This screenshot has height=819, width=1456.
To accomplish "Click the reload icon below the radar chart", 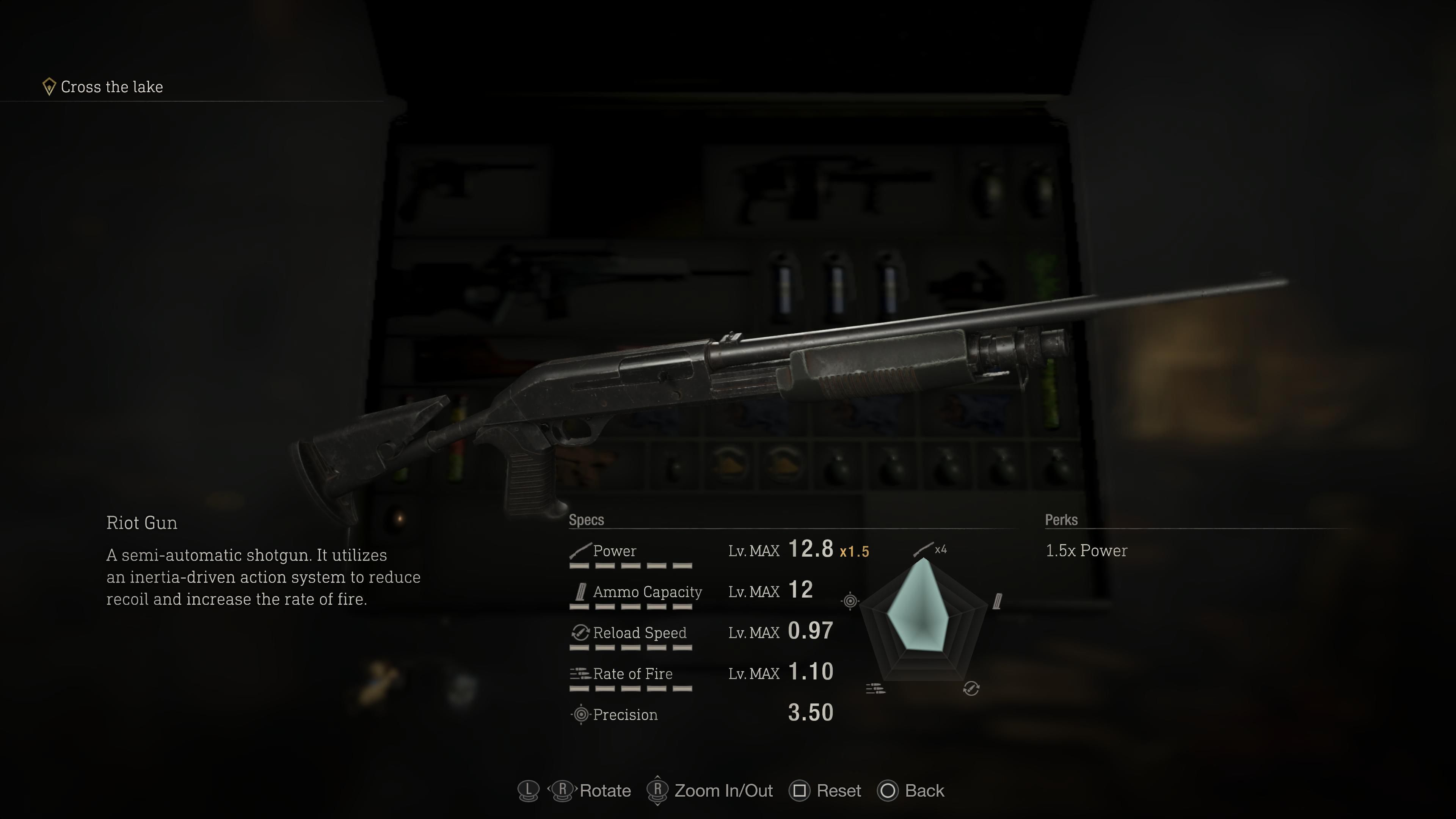I will click(x=971, y=689).
